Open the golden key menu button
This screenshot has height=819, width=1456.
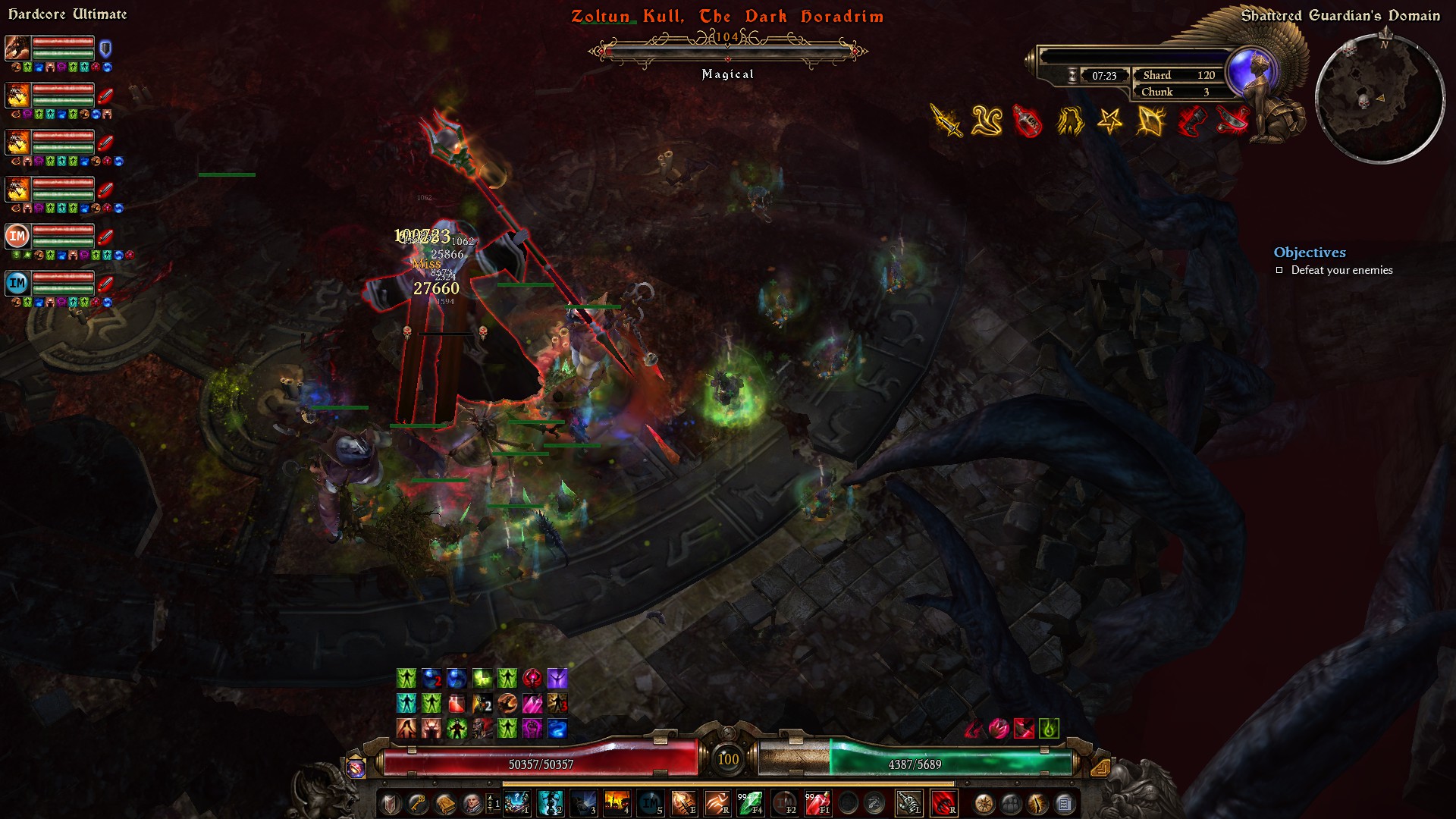pos(418,803)
